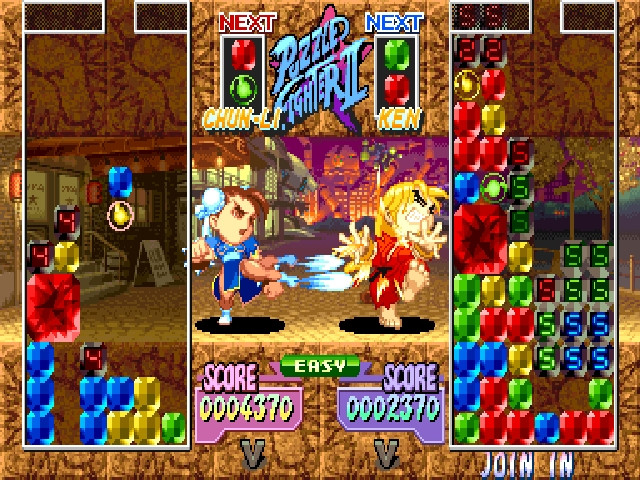Click the large red power gem on Chun-Li's board
Screen dimensions: 640x480
53,306
